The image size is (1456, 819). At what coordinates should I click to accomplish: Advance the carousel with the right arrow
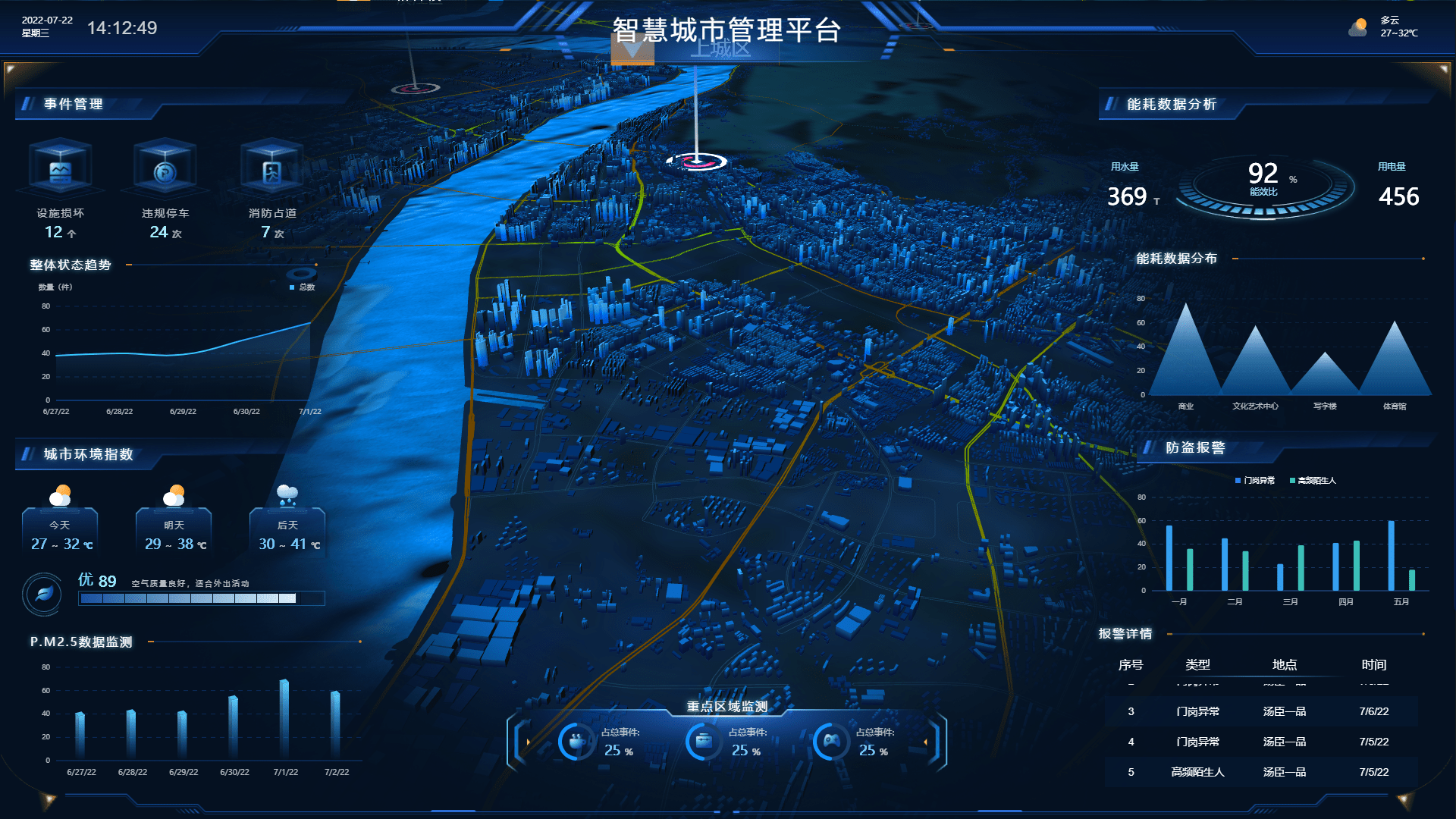click(x=925, y=742)
